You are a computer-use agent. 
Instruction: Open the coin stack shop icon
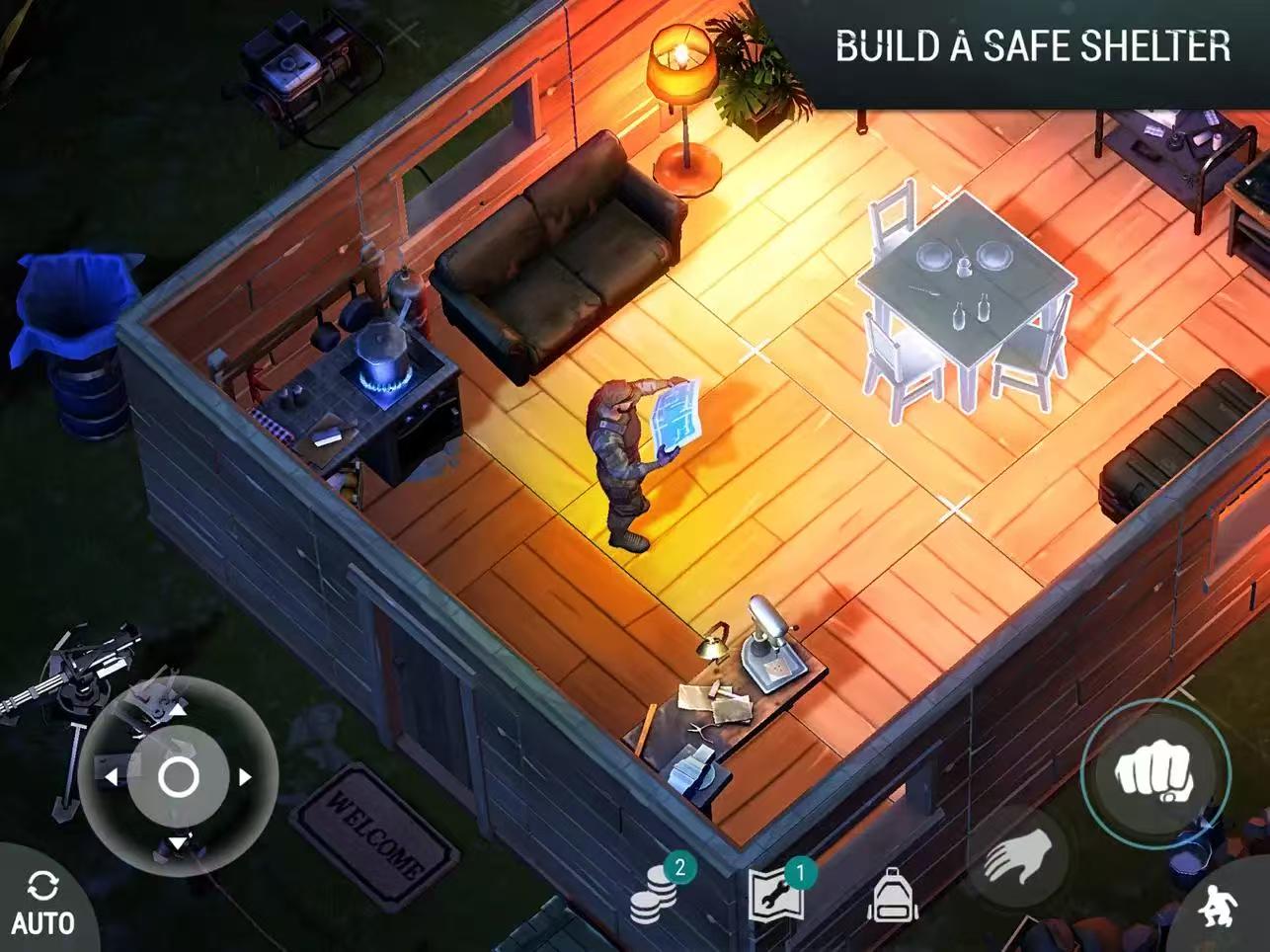click(x=656, y=893)
